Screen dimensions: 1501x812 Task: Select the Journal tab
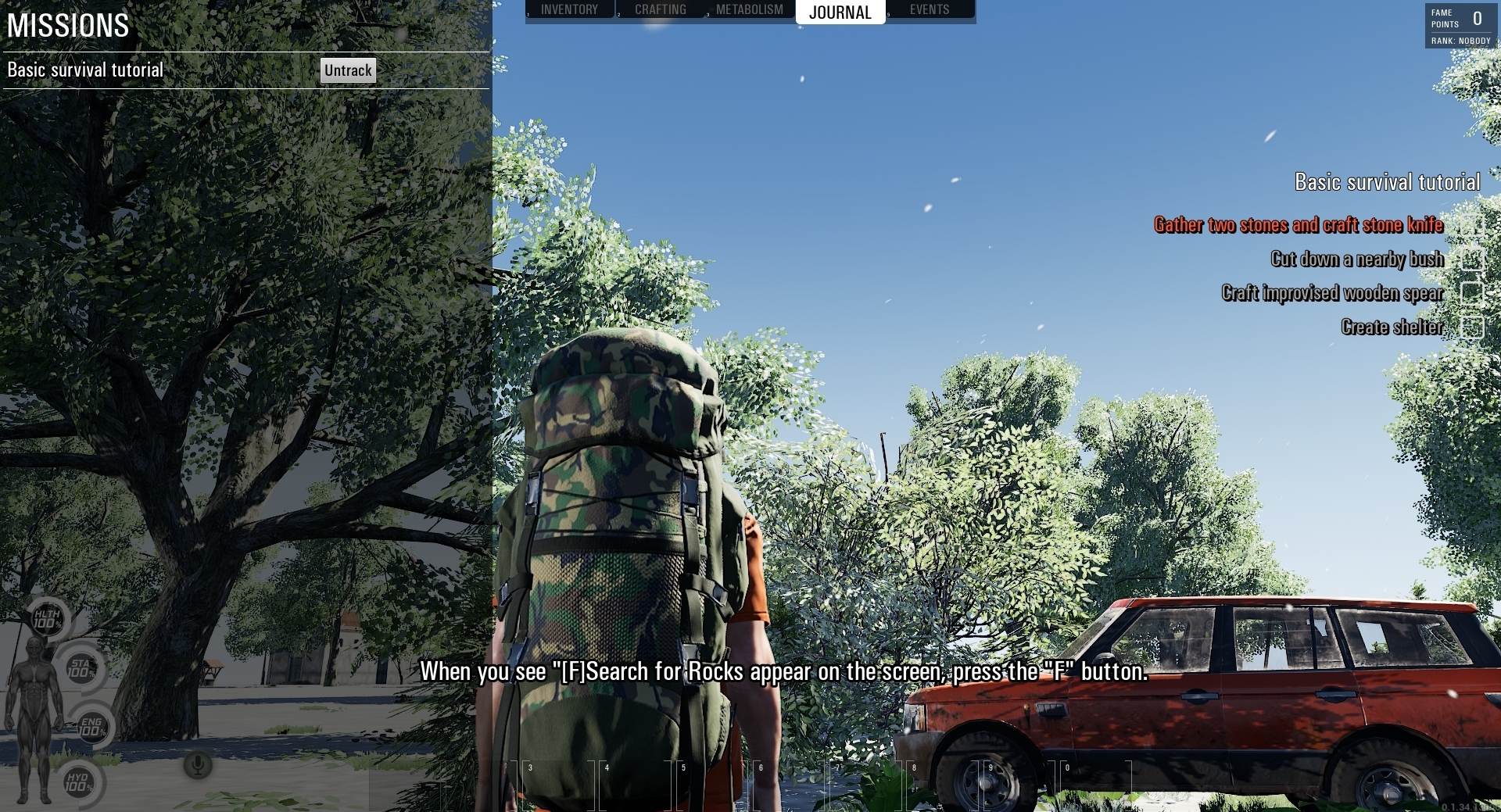(840, 12)
